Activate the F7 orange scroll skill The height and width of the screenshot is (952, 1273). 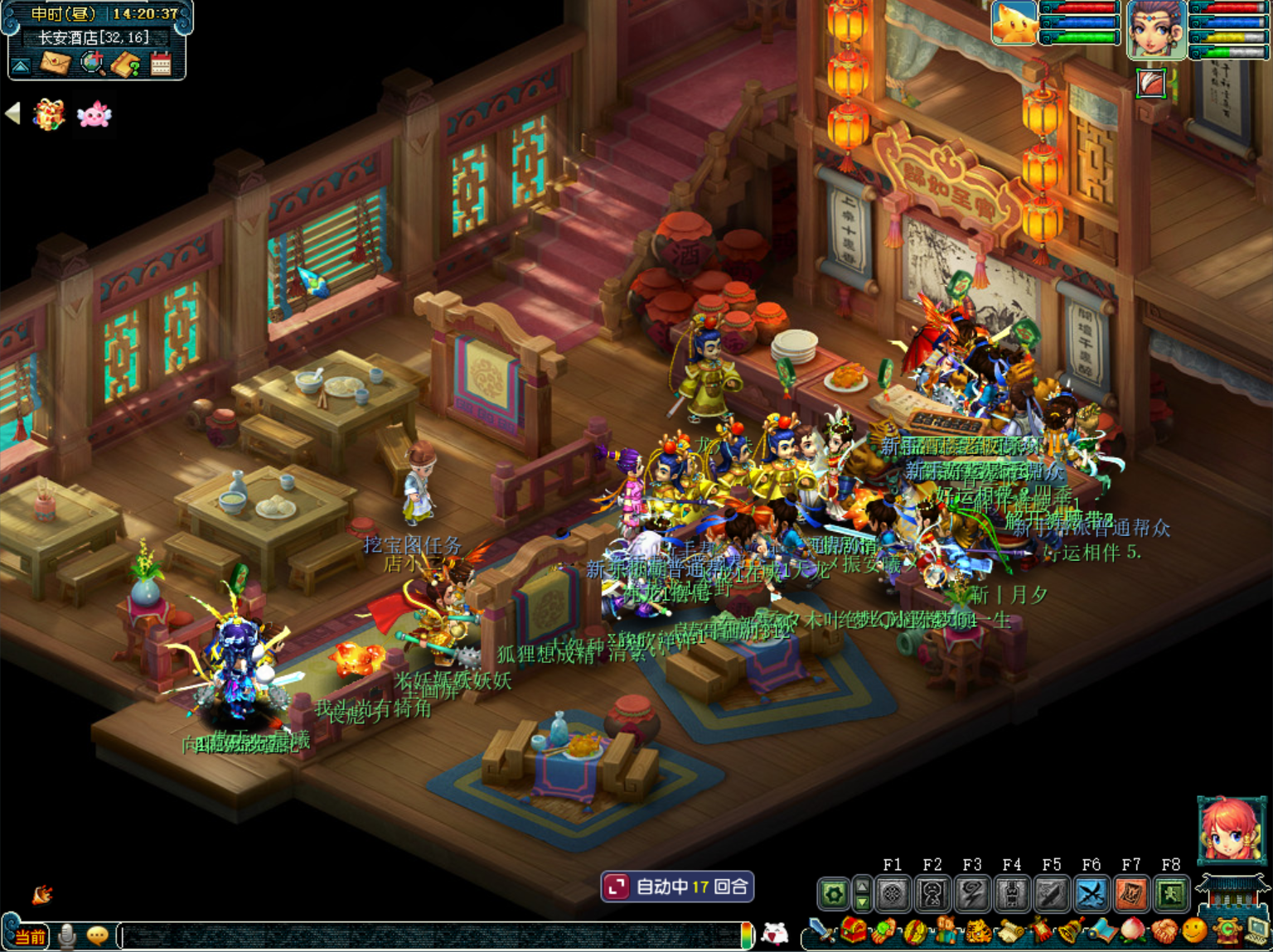coord(1131,894)
